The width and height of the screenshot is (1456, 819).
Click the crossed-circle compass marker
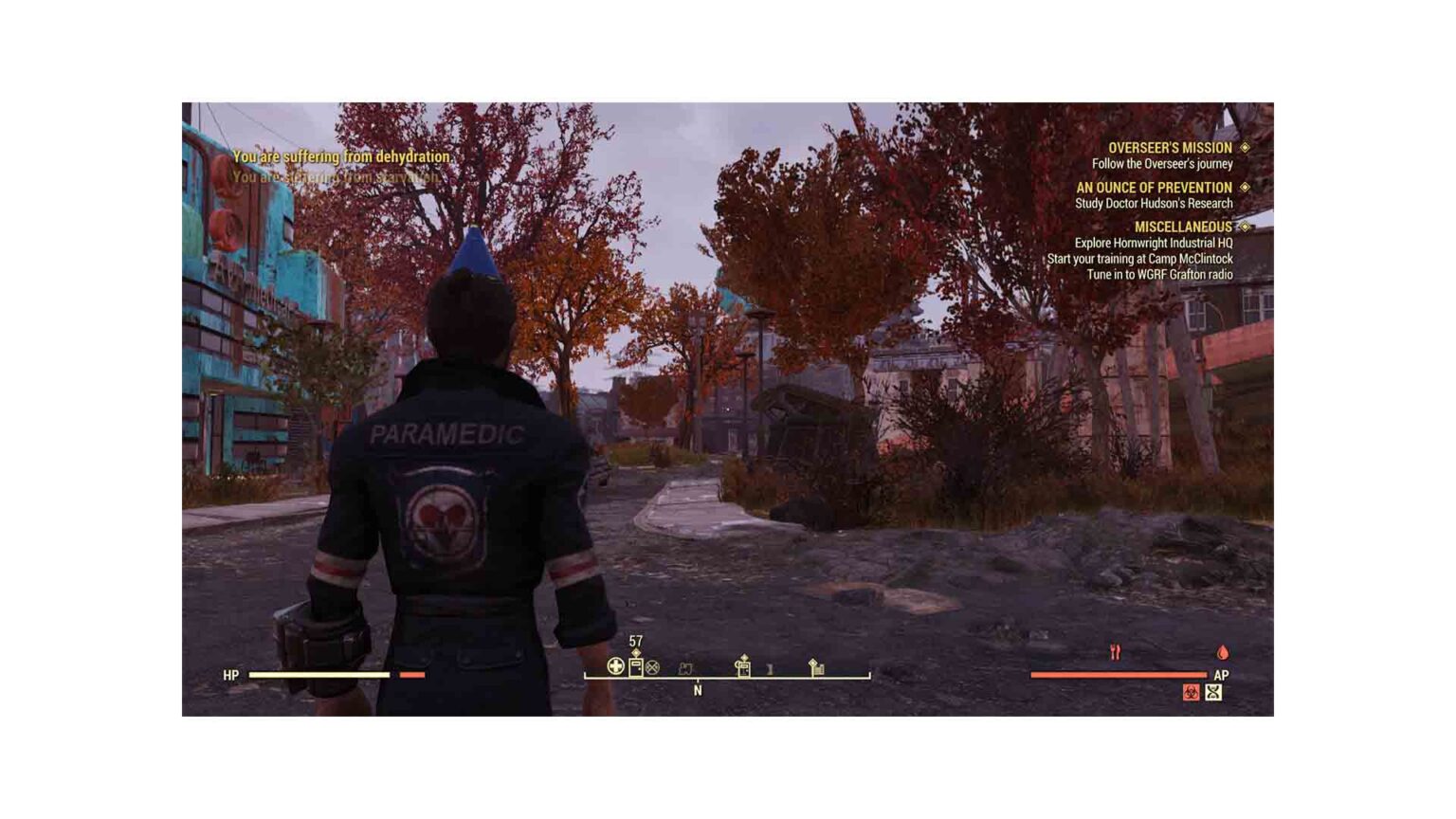(x=652, y=668)
